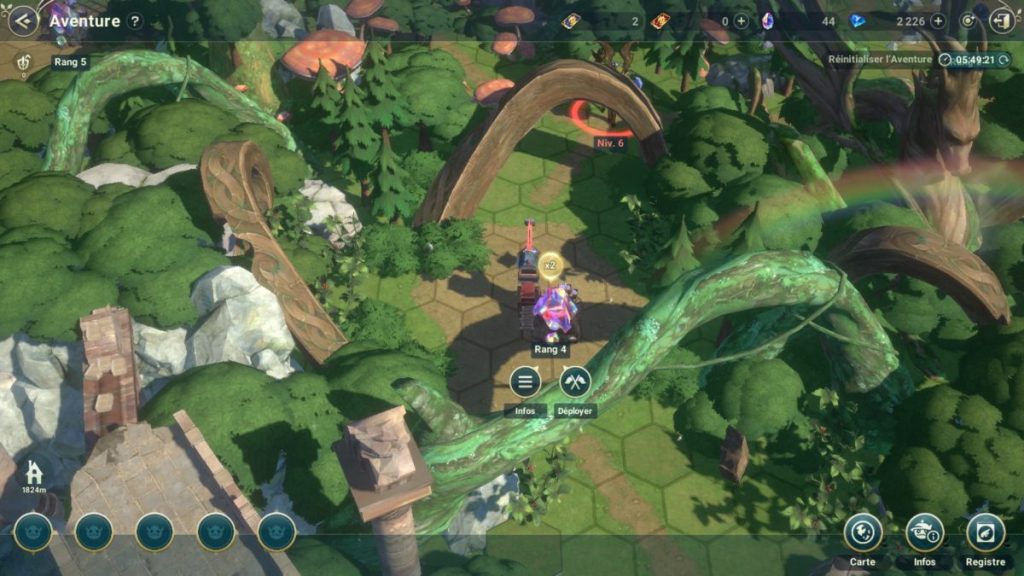
Task: Click the Déployer button
Action: [x=575, y=382]
